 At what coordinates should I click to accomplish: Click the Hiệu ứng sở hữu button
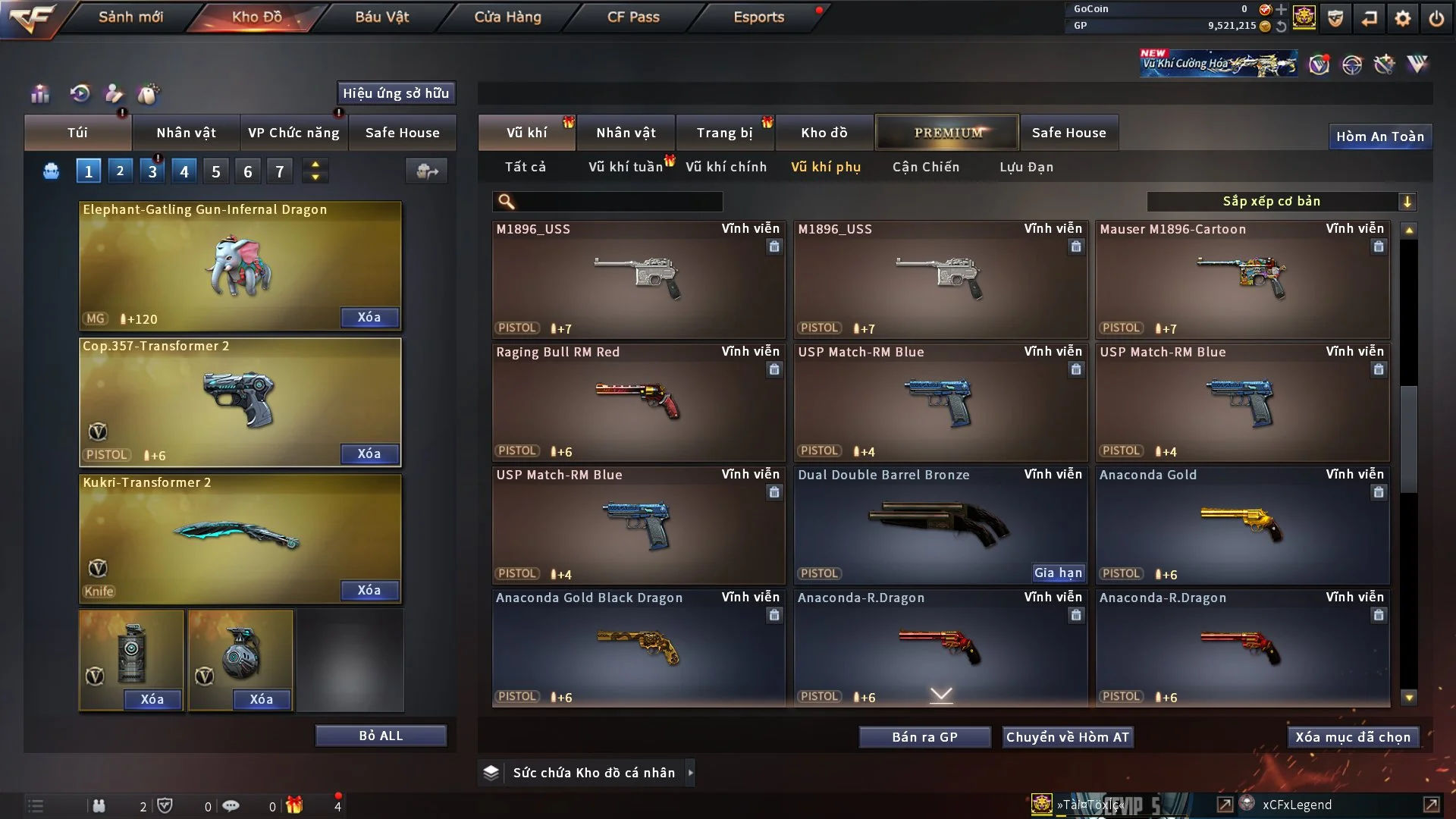396,93
